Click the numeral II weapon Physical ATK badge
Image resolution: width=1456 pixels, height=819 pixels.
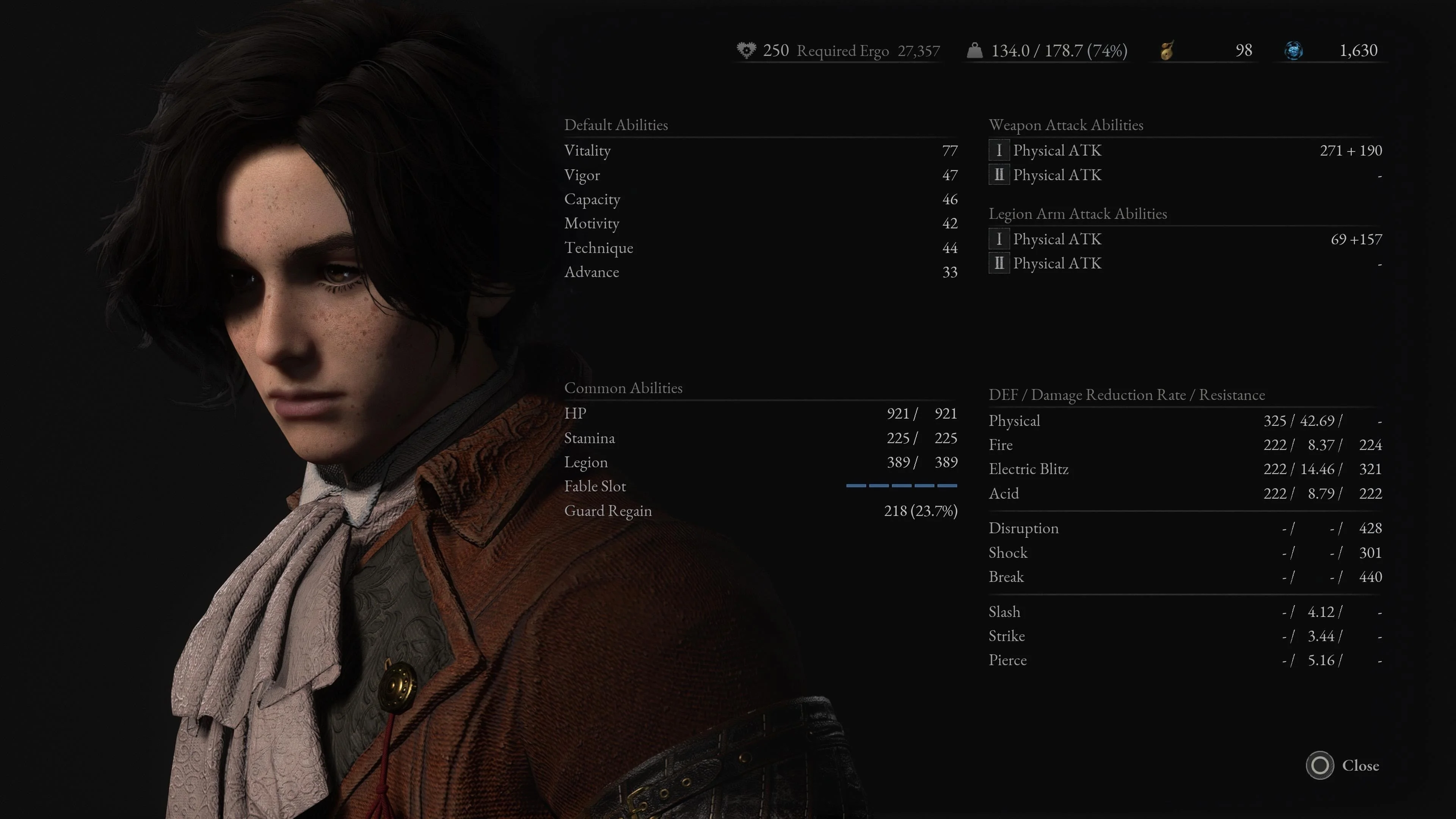click(x=999, y=175)
